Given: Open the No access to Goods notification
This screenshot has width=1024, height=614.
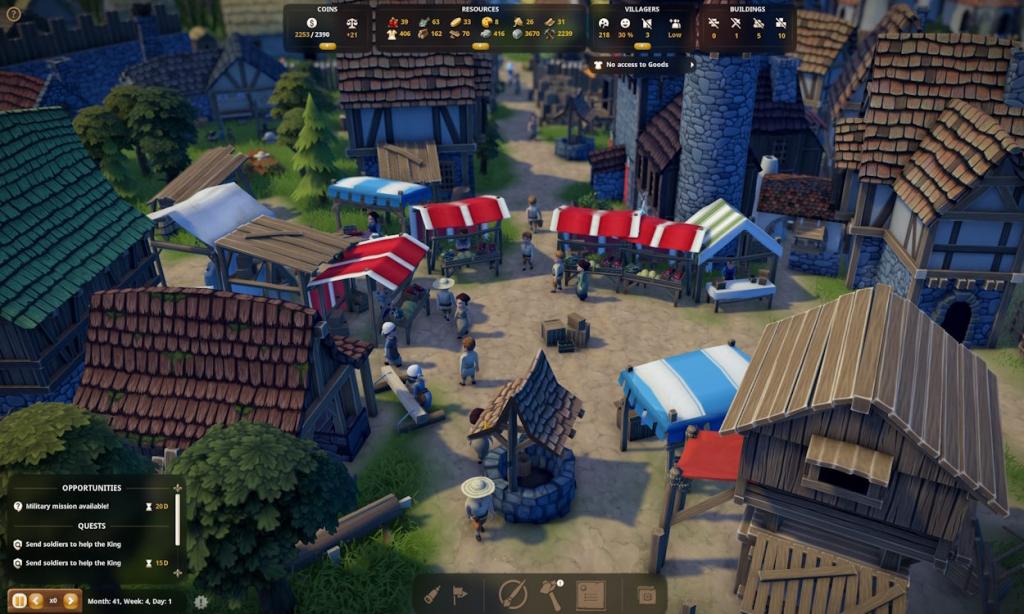Looking at the screenshot, I should click(642, 65).
